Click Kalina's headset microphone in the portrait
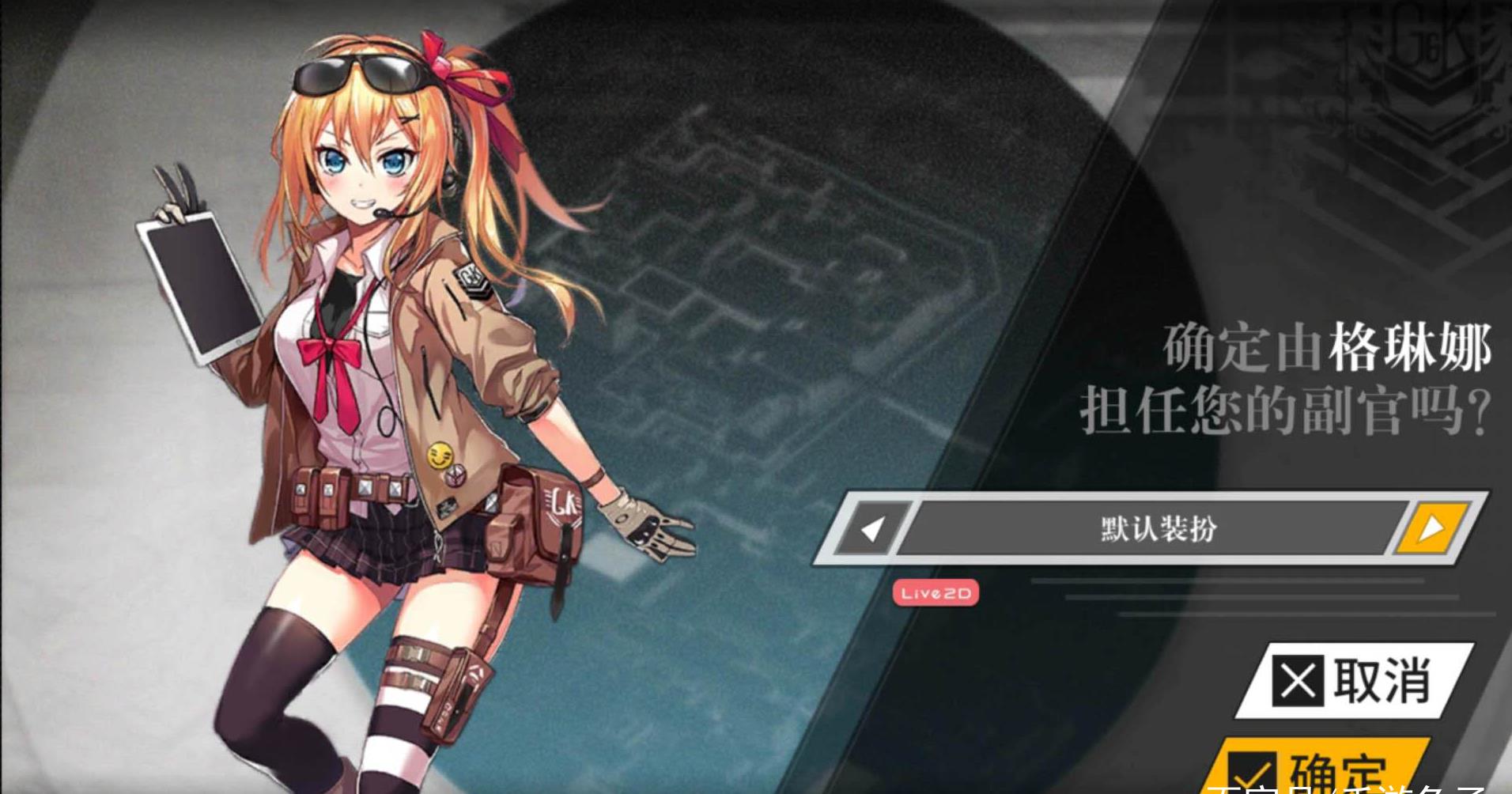Screen dimensions: 1512x794 pos(385,212)
